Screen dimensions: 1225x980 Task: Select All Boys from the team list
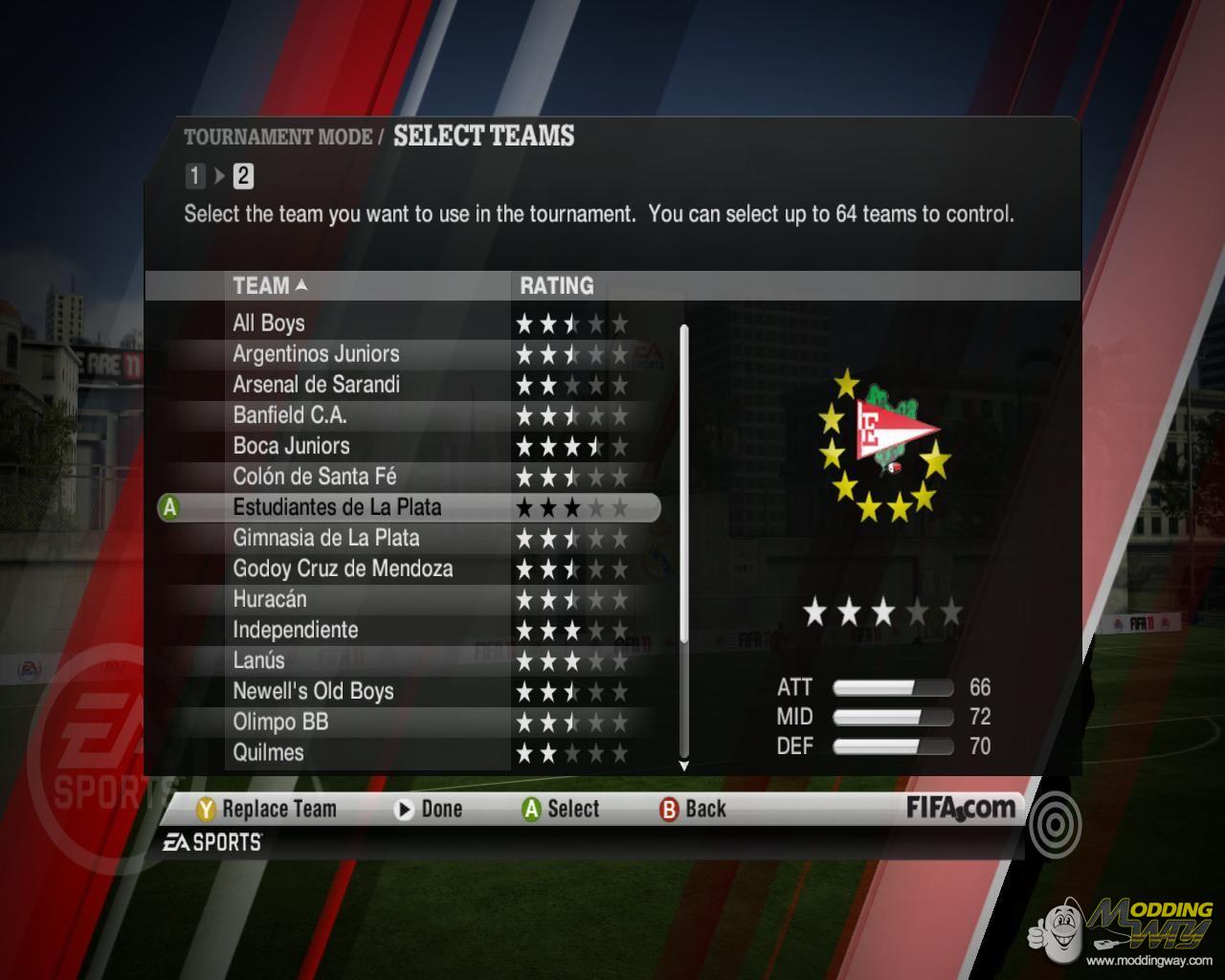(269, 323)
